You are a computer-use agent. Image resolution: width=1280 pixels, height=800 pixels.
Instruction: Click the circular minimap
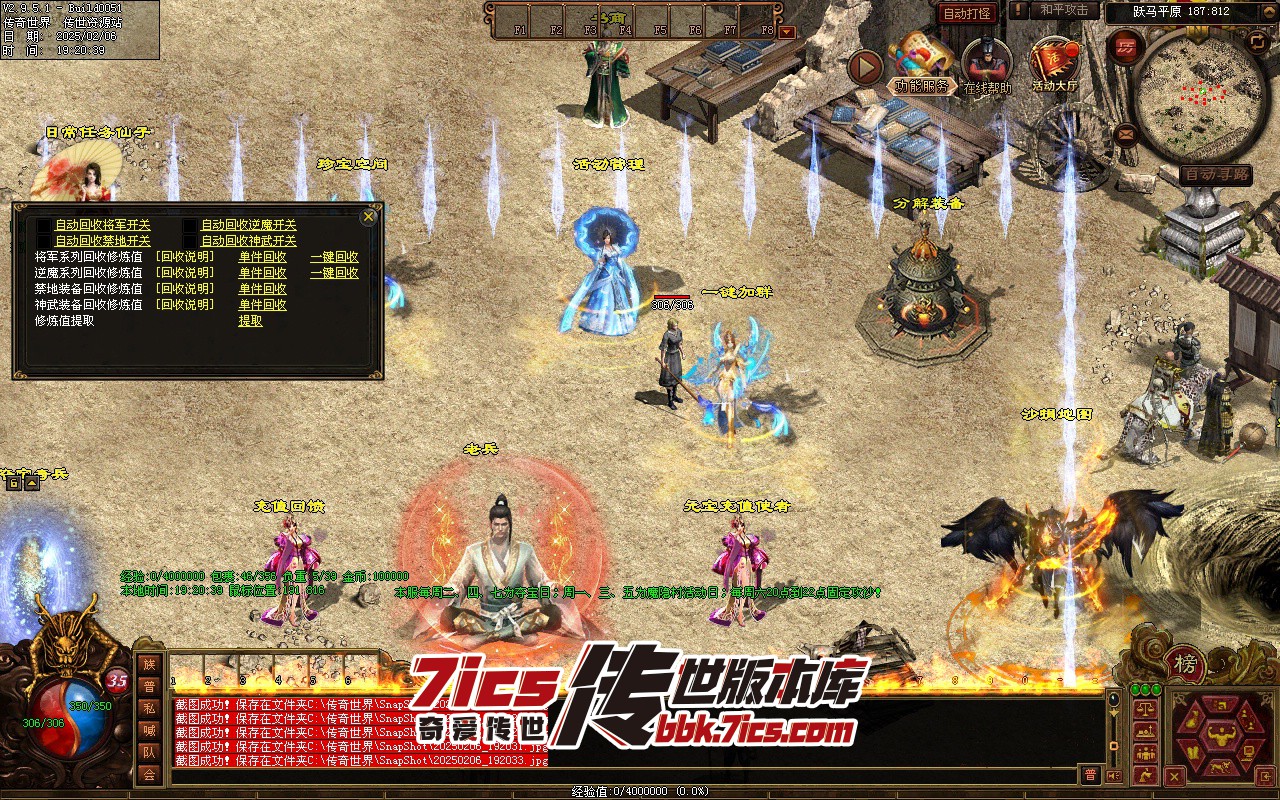(x=1189, y=95)
